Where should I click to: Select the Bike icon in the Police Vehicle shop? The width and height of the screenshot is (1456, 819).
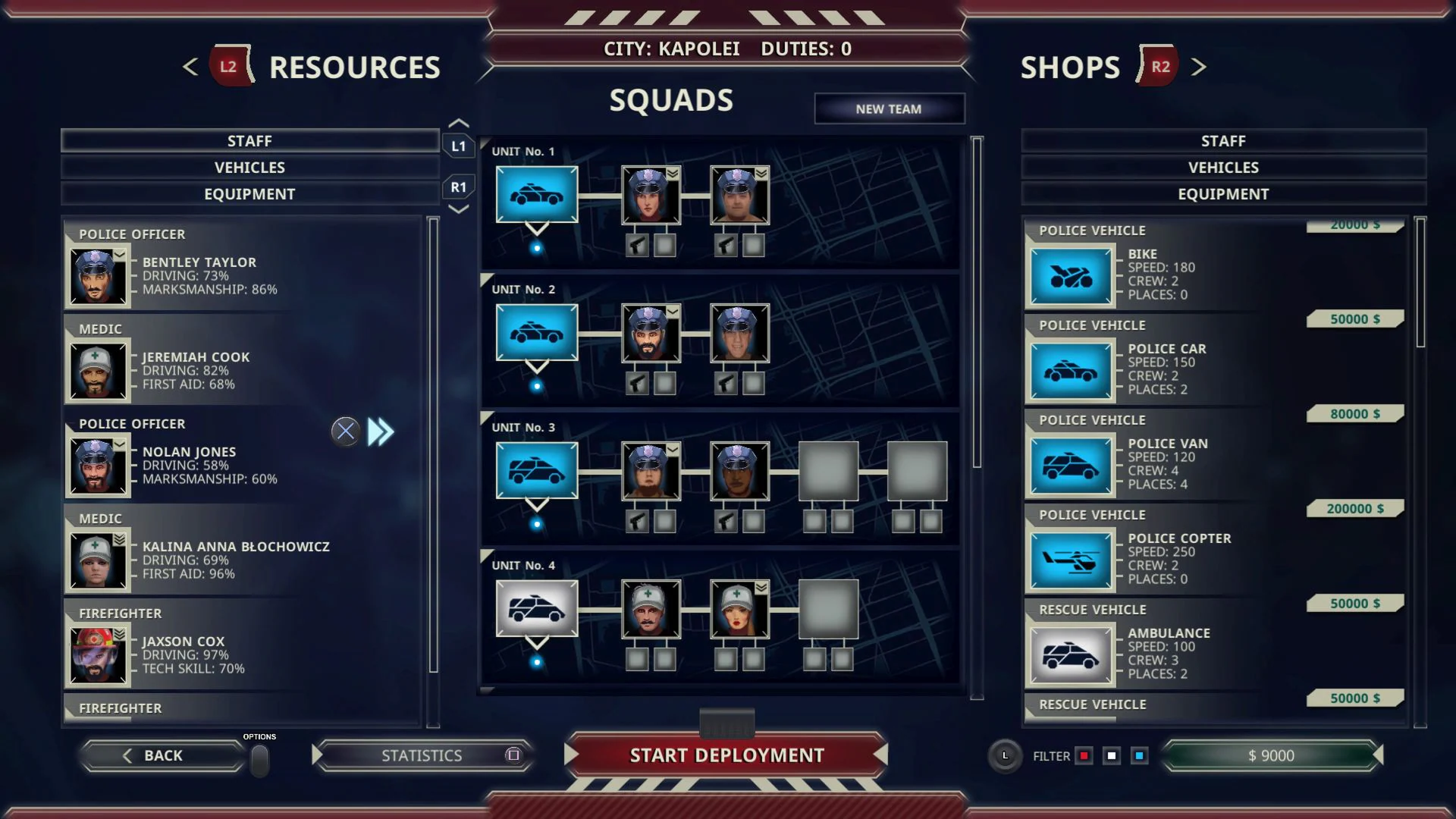[1071, 276]
